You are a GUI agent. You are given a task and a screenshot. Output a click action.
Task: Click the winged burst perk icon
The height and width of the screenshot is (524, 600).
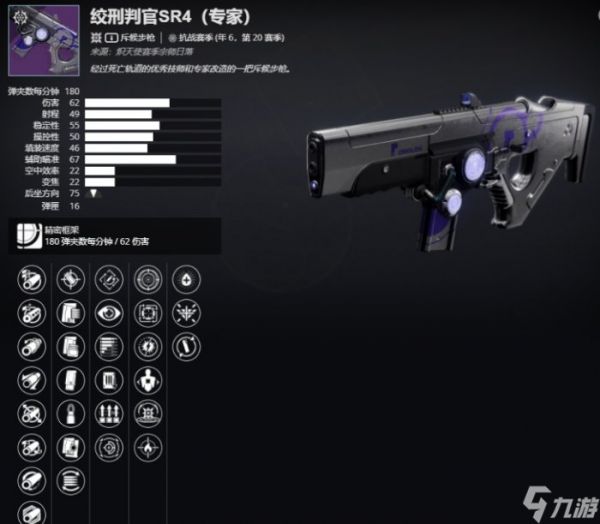click(185, 312)
